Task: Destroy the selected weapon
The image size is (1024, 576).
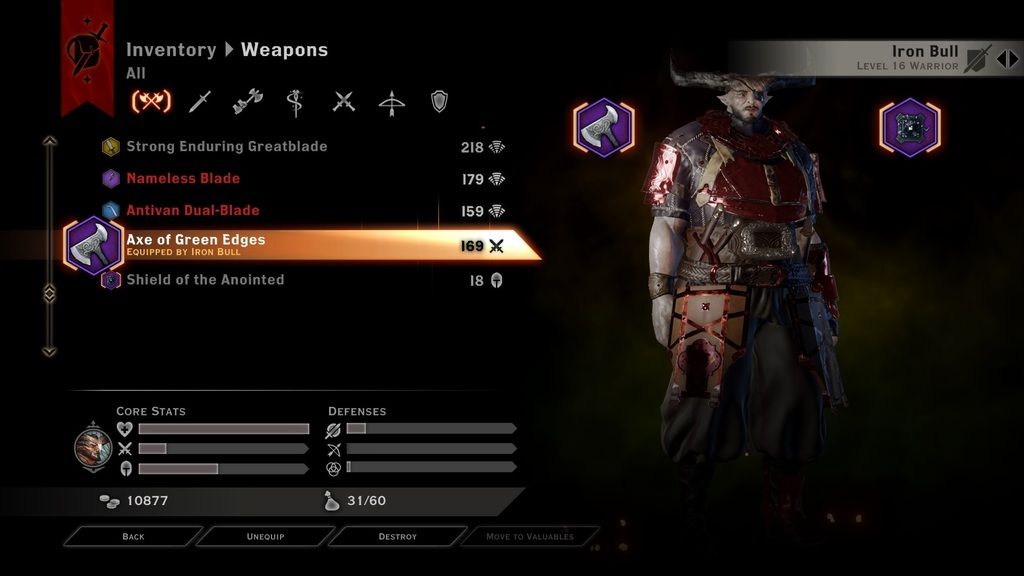Action: [x=397, y=537]
